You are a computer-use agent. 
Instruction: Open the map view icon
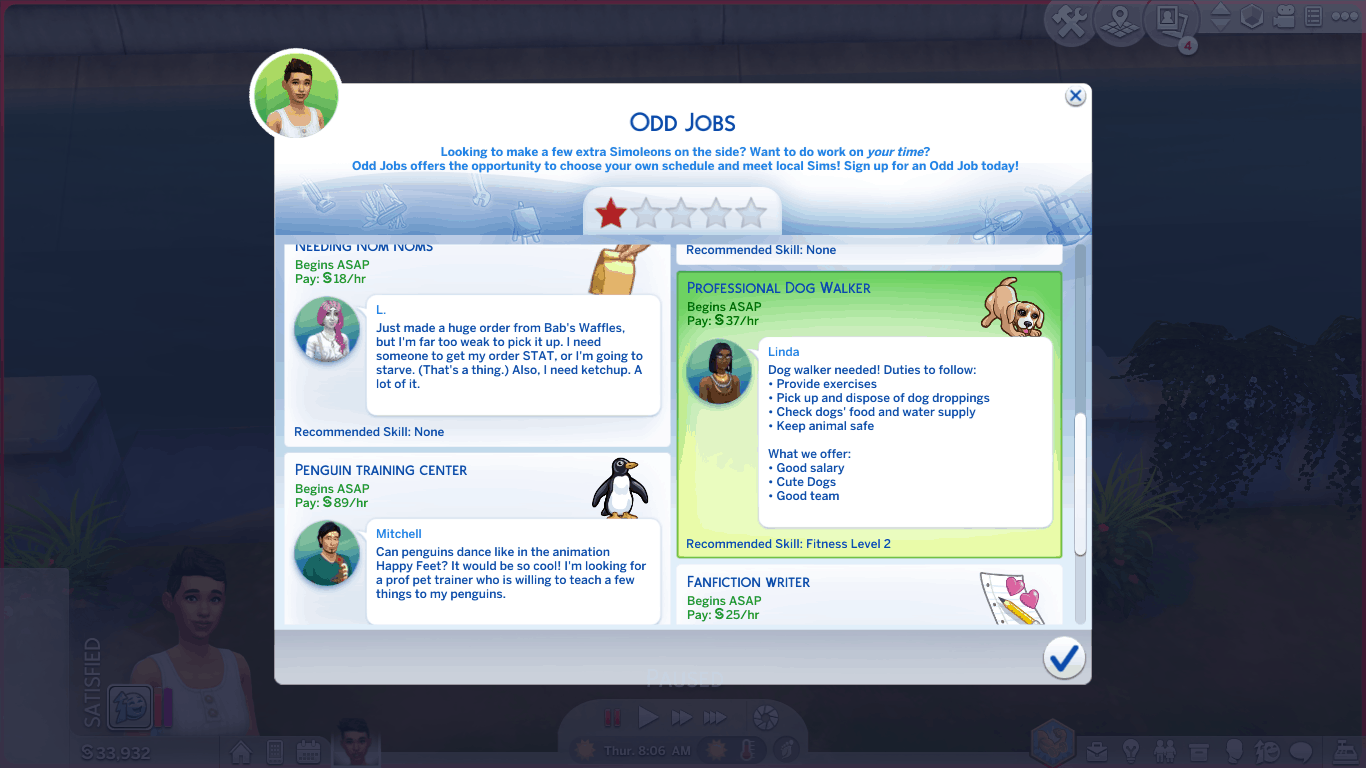pos(1120,22)
